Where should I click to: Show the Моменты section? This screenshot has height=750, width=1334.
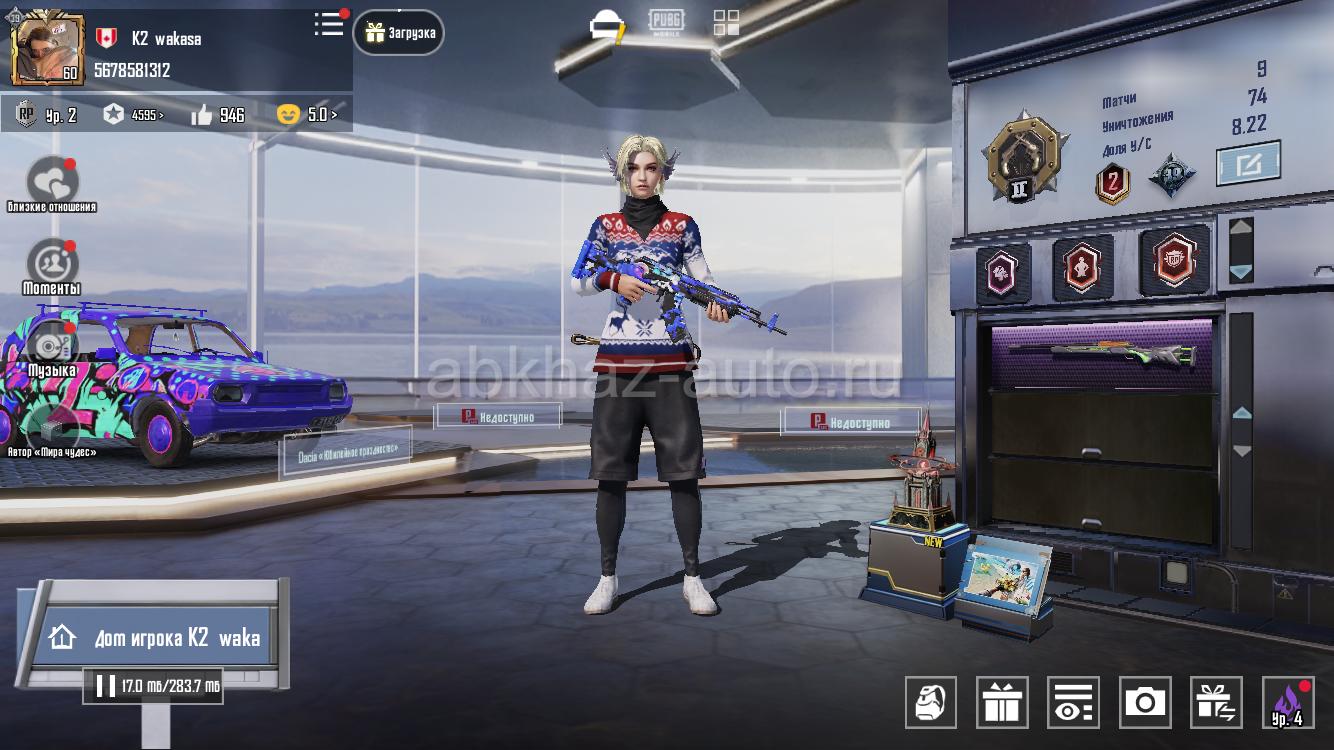(52, 264)
